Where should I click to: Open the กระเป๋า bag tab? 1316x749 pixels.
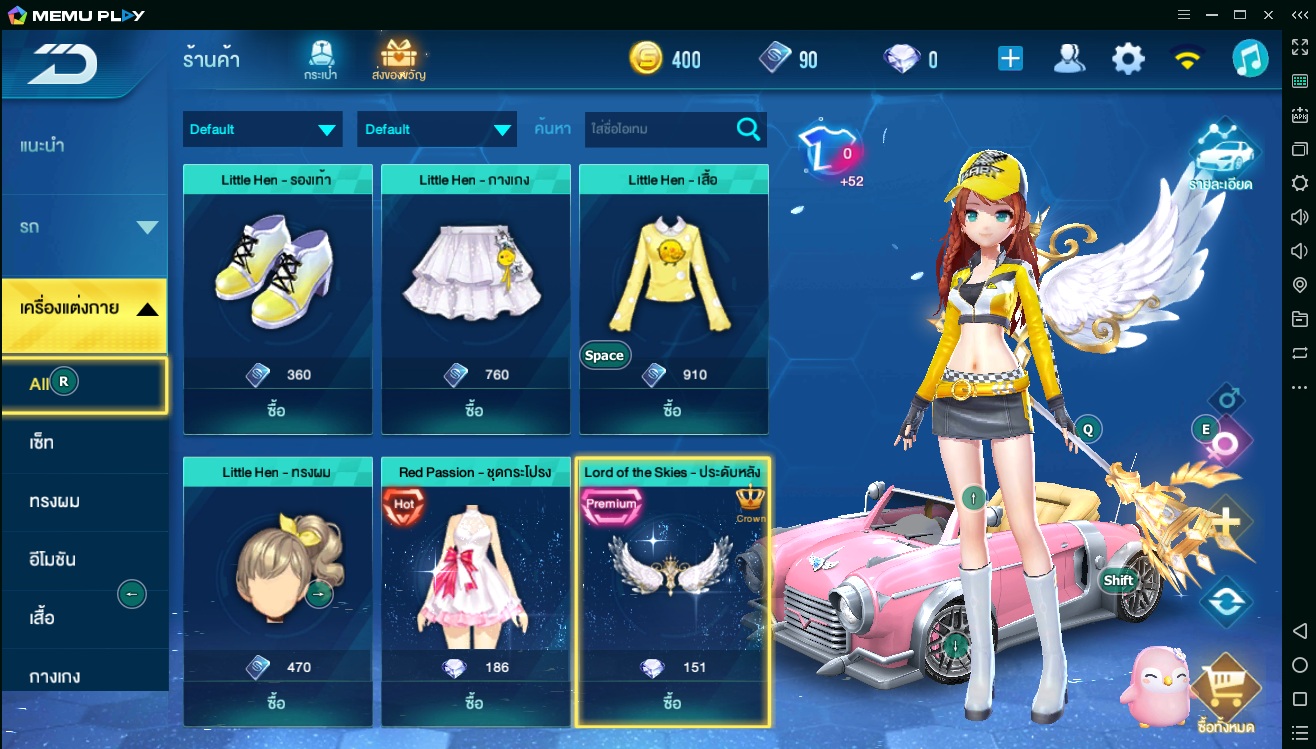pyautogui.click(x=320, y=60)
